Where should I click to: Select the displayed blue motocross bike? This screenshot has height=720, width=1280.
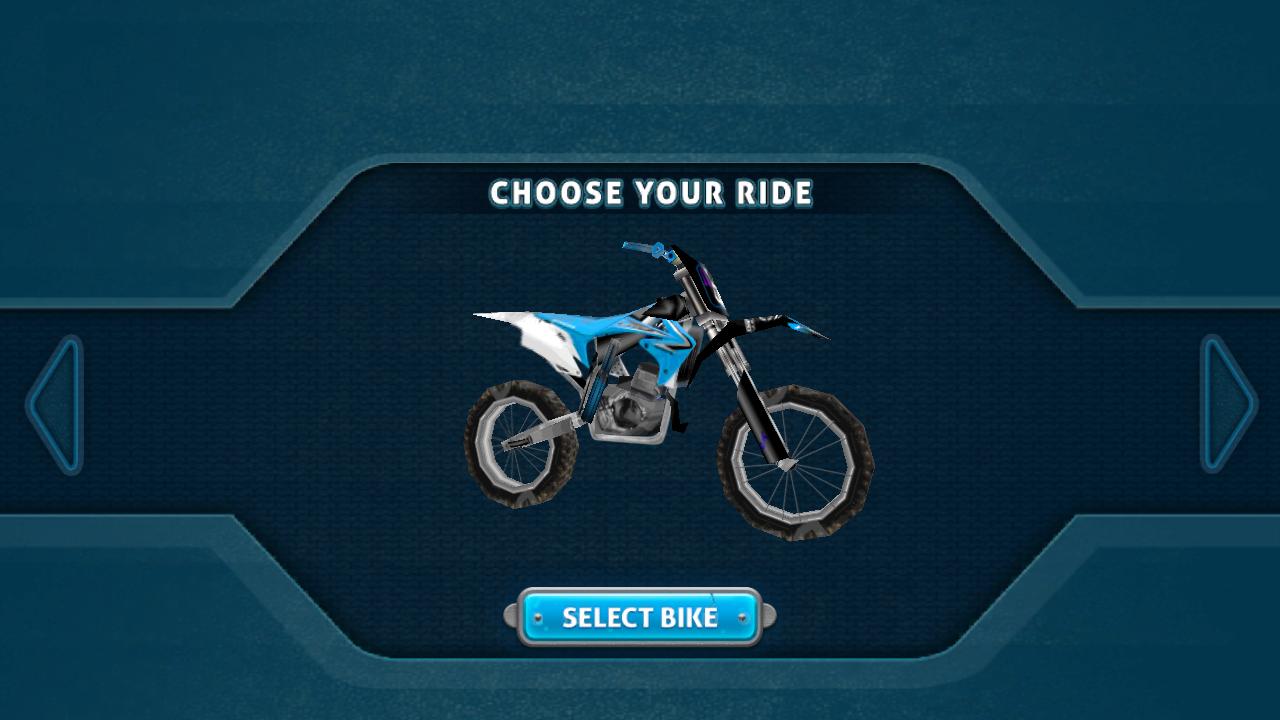[640, 617]
